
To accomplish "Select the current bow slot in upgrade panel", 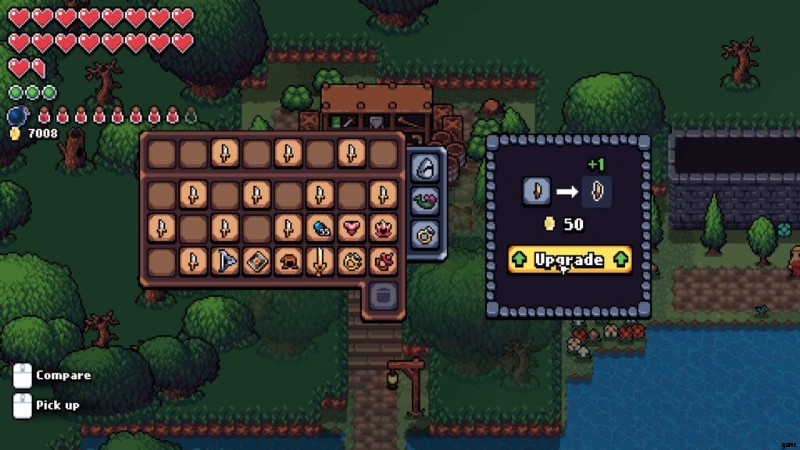I will tap(538, 190).
